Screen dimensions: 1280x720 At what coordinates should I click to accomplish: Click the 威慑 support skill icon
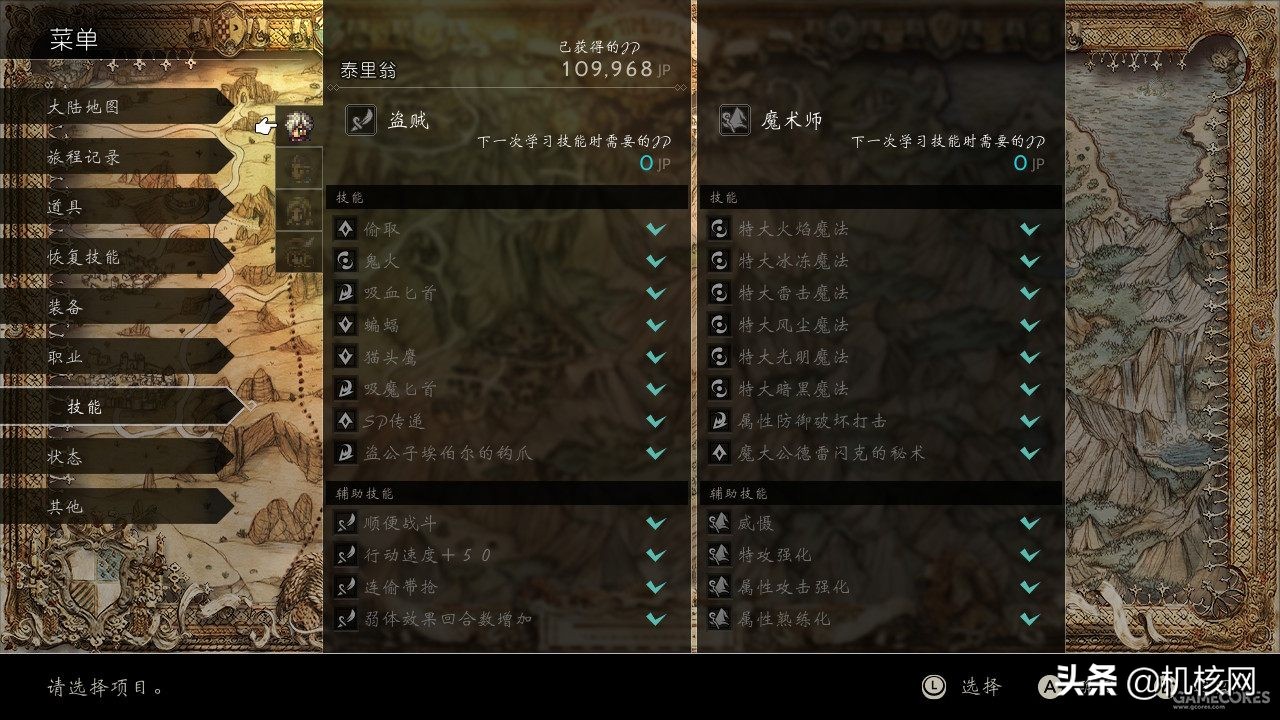click(718, 522)
